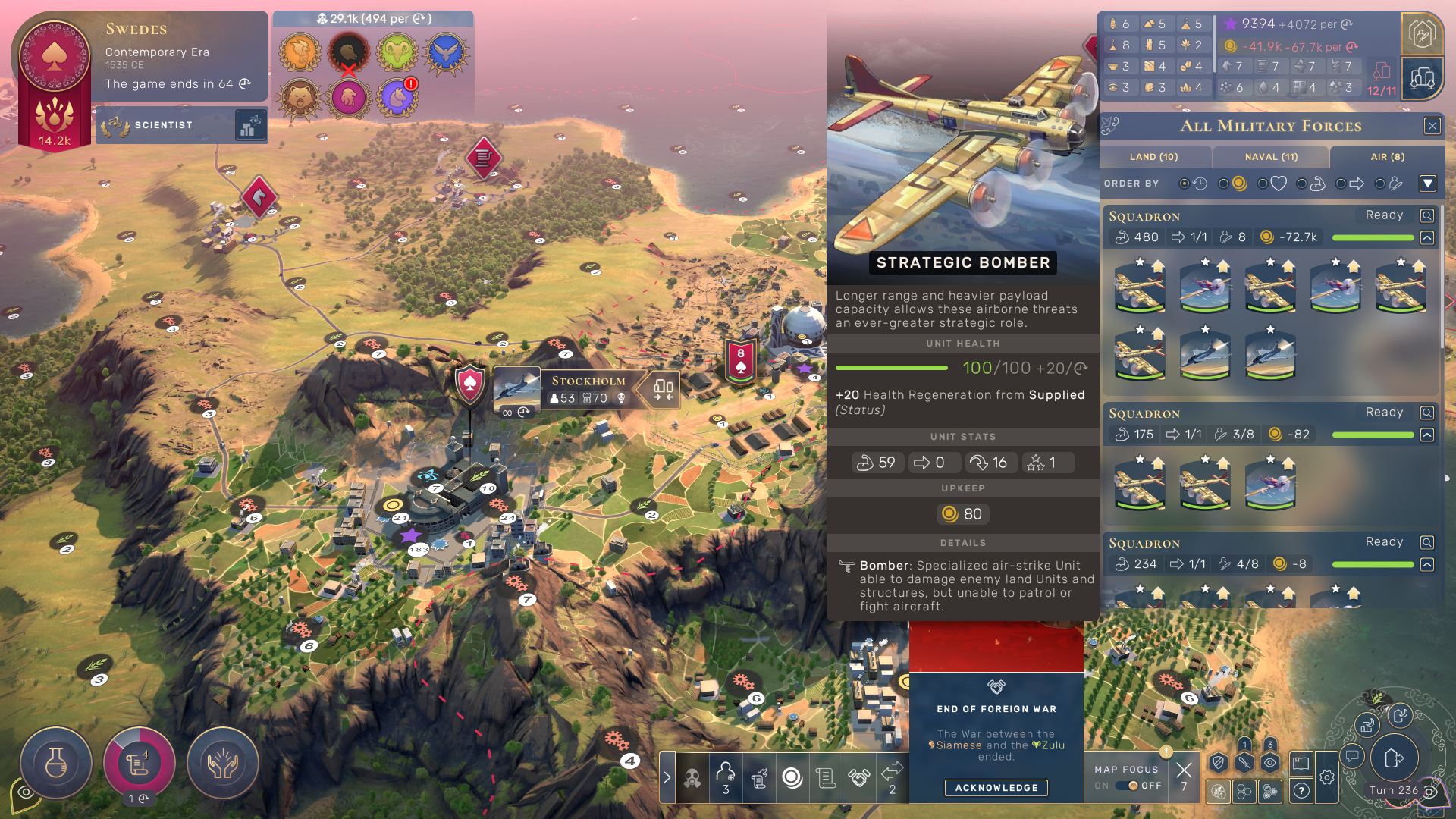Open the Naval (11) forces tab
The image size is (1456, 819).
point(1271,157)
